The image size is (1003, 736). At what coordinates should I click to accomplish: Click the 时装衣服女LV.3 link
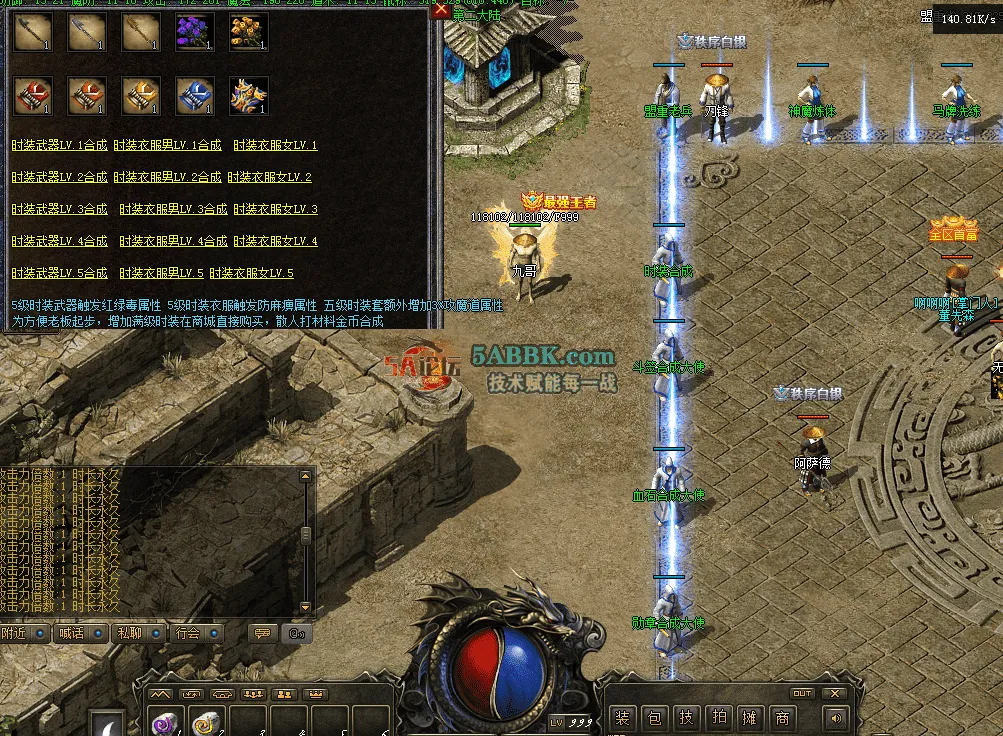tap(275, 209)
